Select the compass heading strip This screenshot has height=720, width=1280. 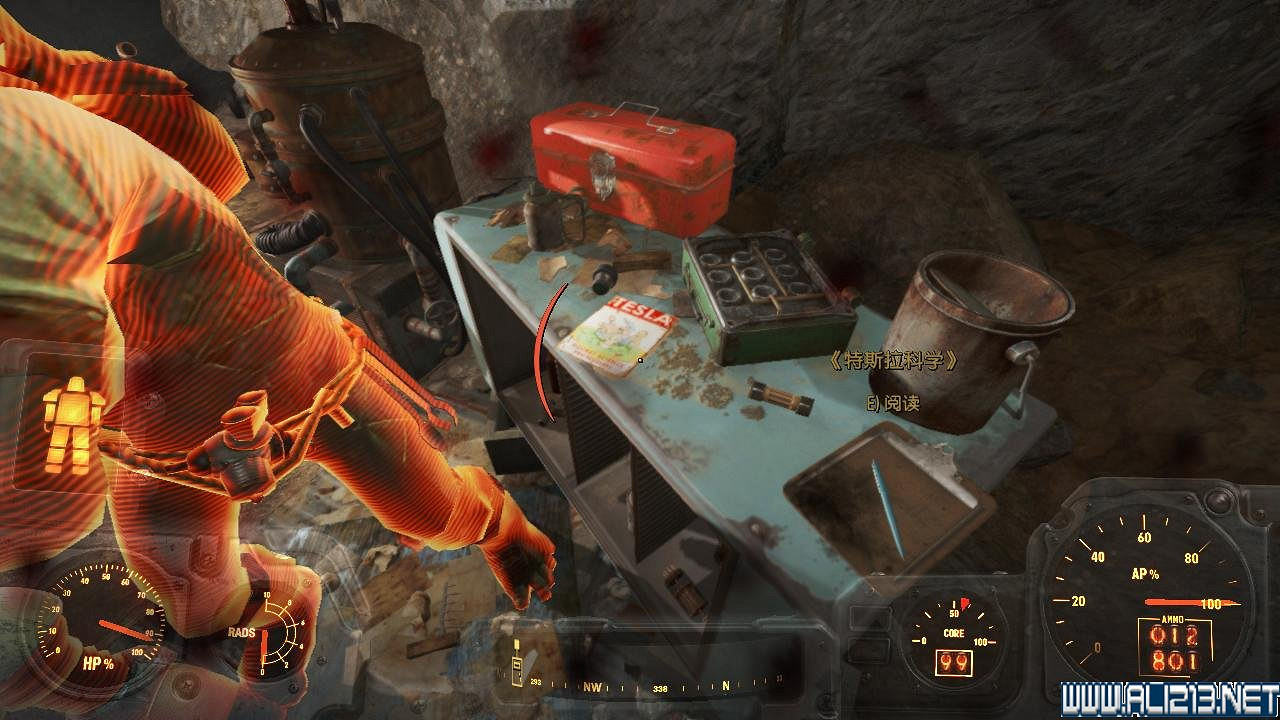tap(660, 687)
